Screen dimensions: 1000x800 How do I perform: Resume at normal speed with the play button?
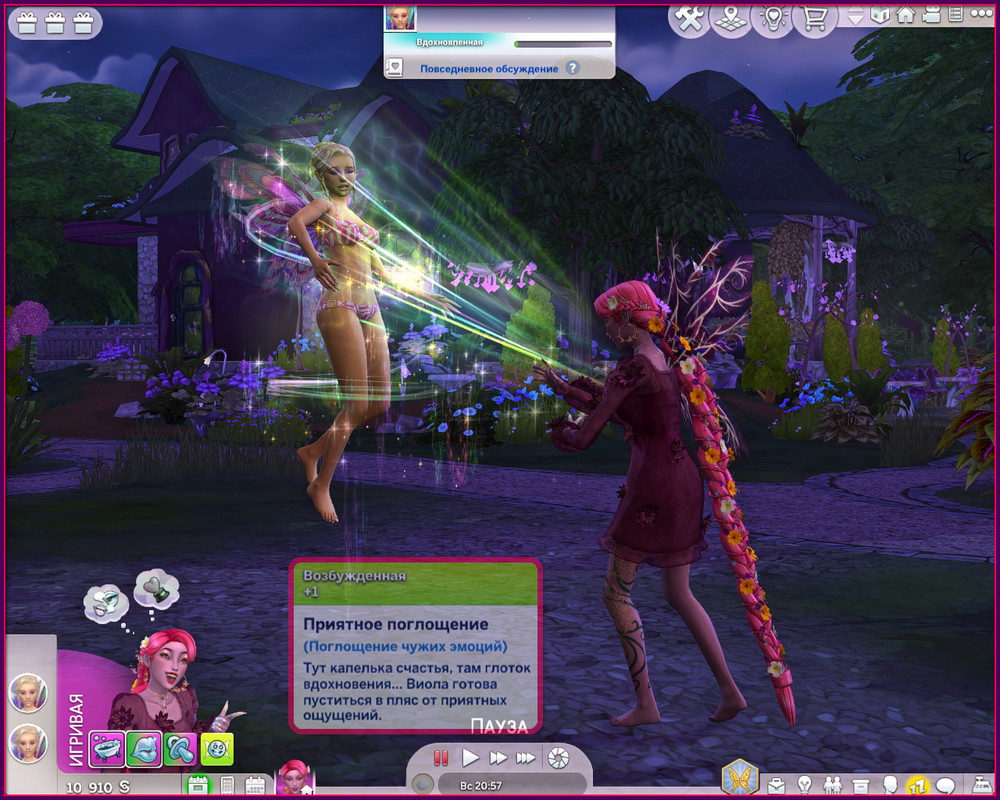tap(470, 758)
